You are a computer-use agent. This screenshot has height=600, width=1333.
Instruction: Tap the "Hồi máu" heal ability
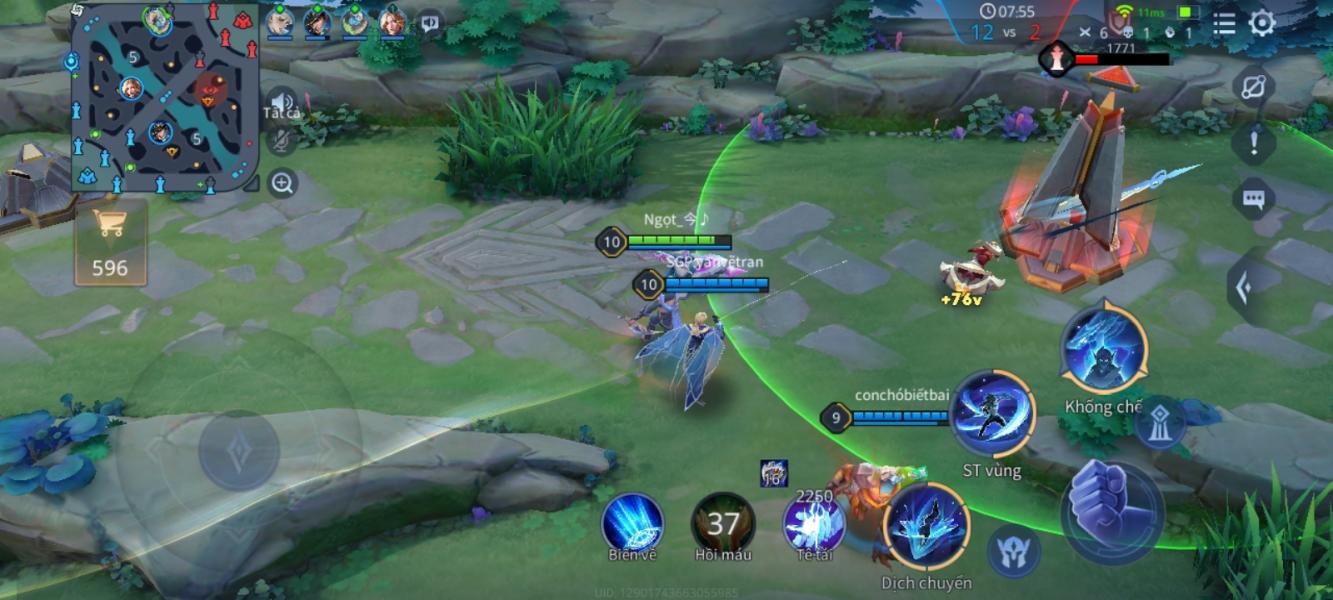723,522
